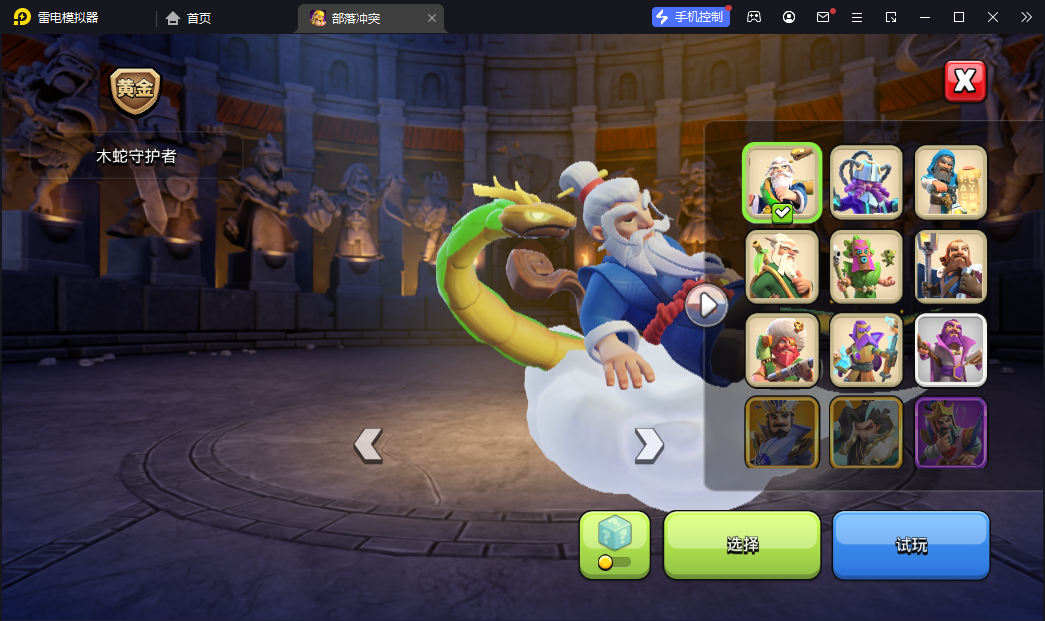1045x621 pixels.
Task: Select the checked wood snake warden skin
Action: (782, 182)
